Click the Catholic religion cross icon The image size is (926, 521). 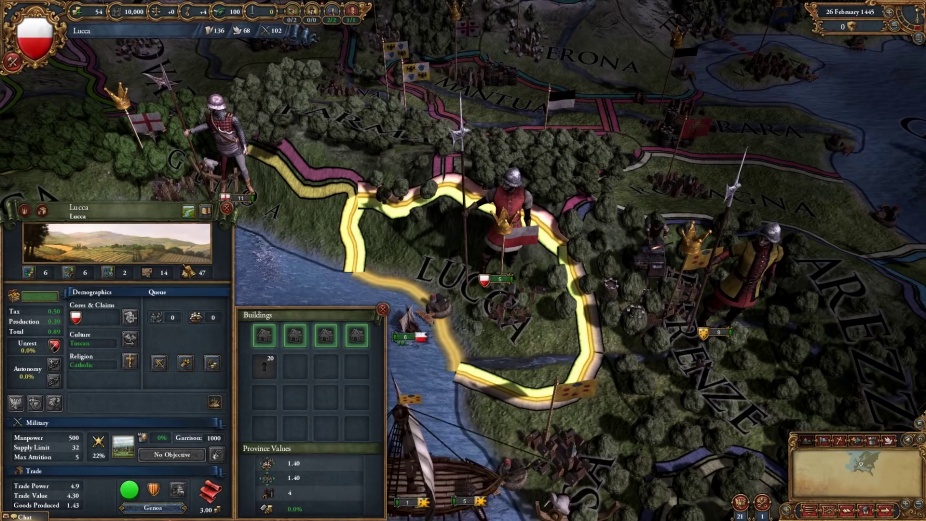tap(130, 361)
